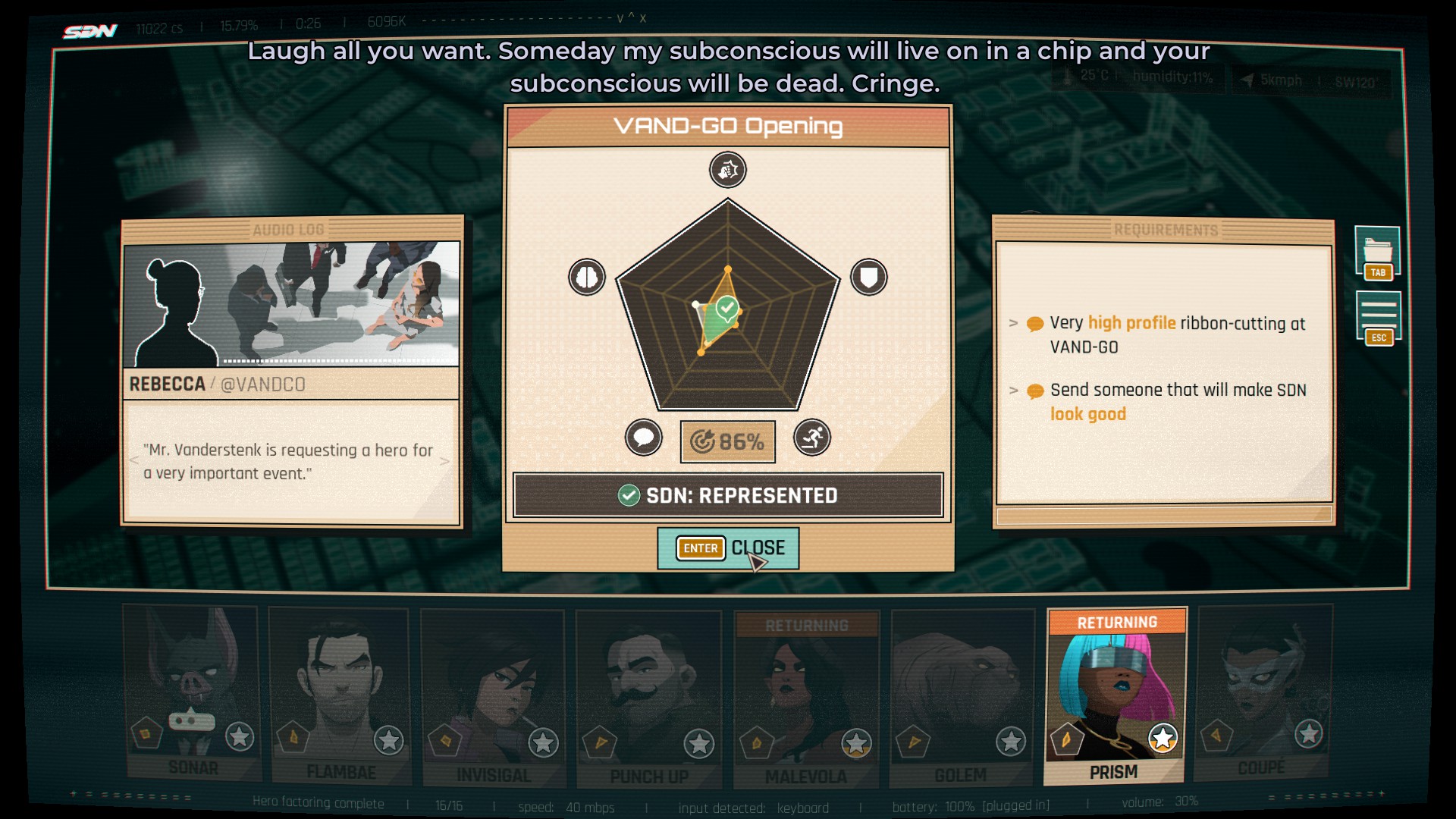Click the green checkmark on the radar chart
The height and width of the screenshot is (819, 1456).
coord(727,306)
